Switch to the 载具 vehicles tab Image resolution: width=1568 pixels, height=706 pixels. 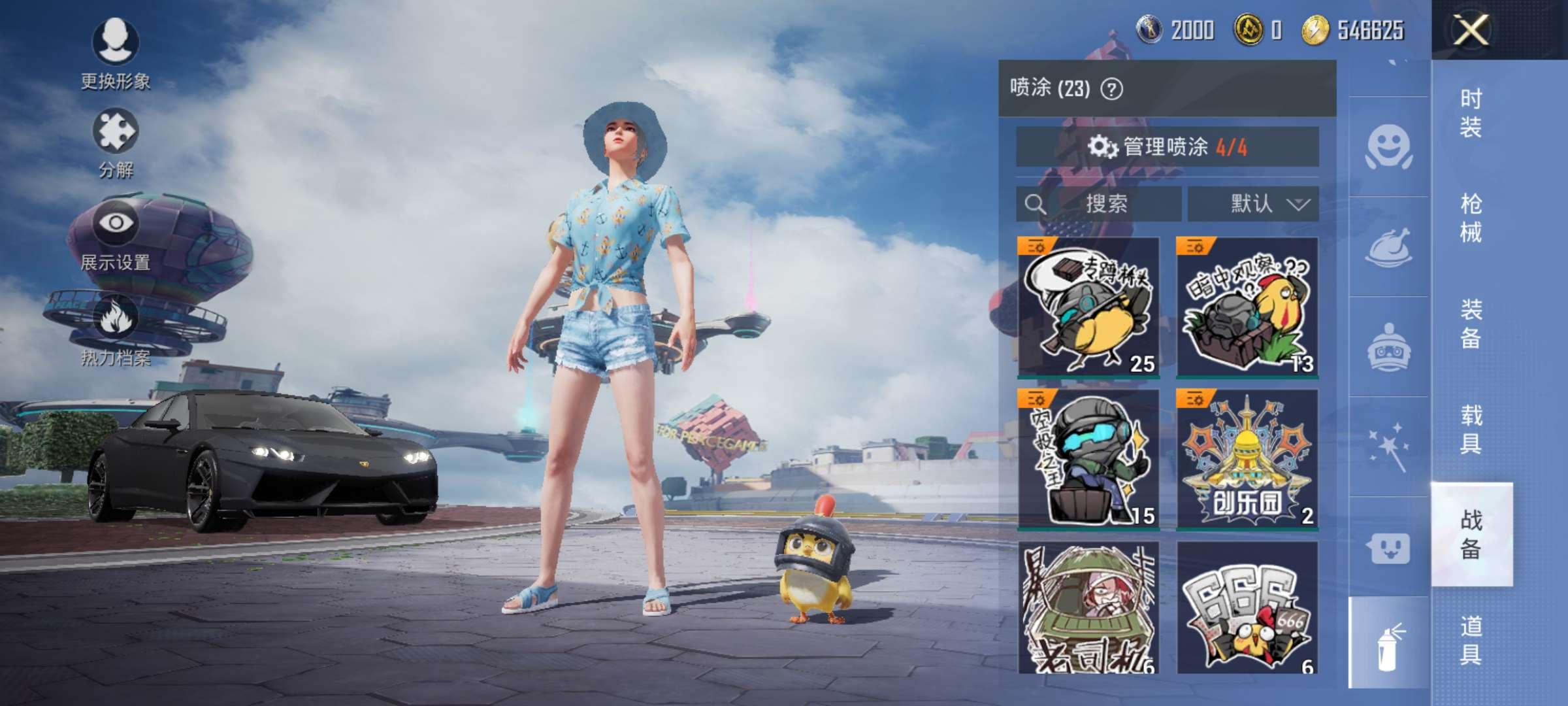1471,429
